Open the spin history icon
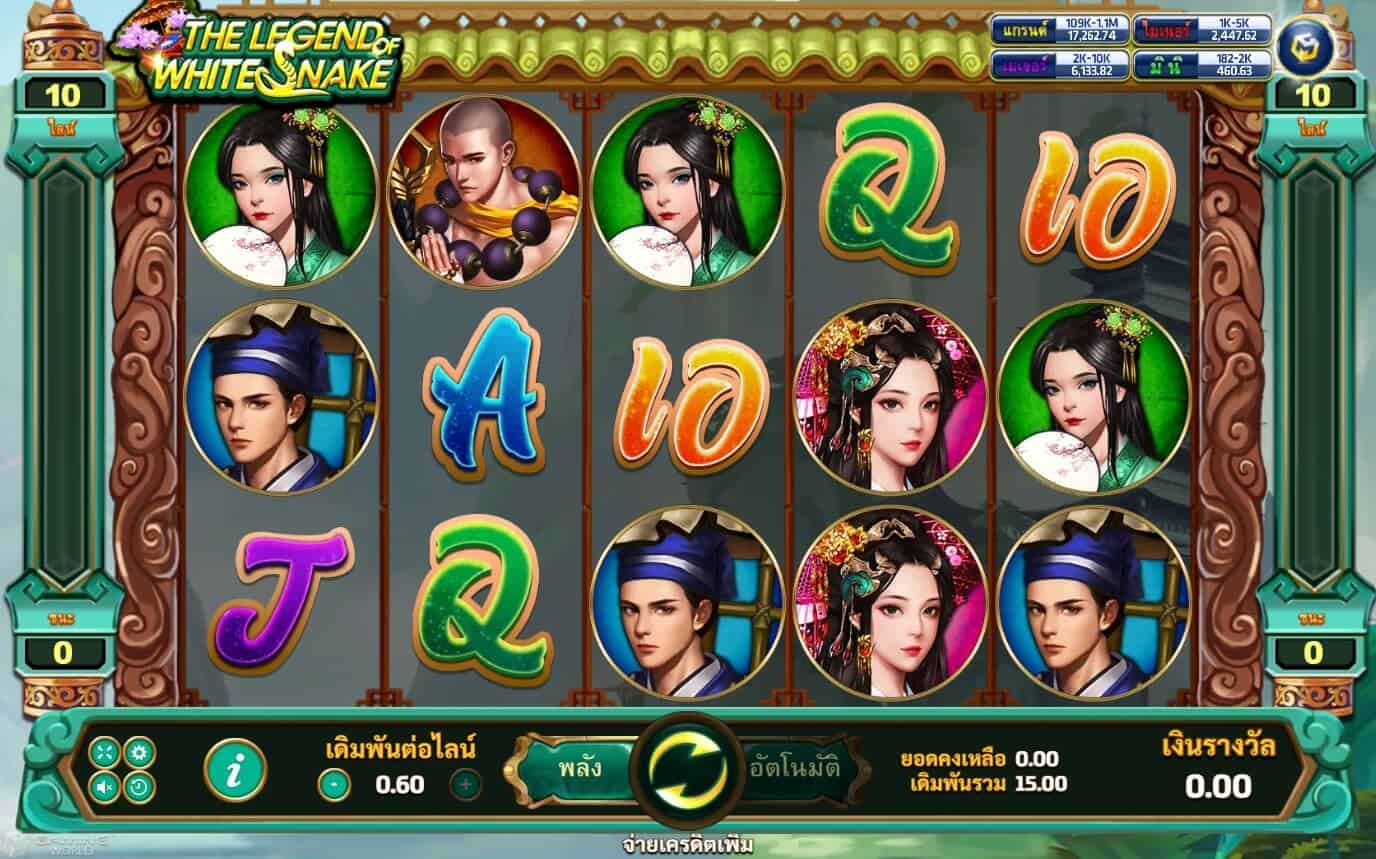The height and width of the screenshot is (859, 1376). (137, 785)
